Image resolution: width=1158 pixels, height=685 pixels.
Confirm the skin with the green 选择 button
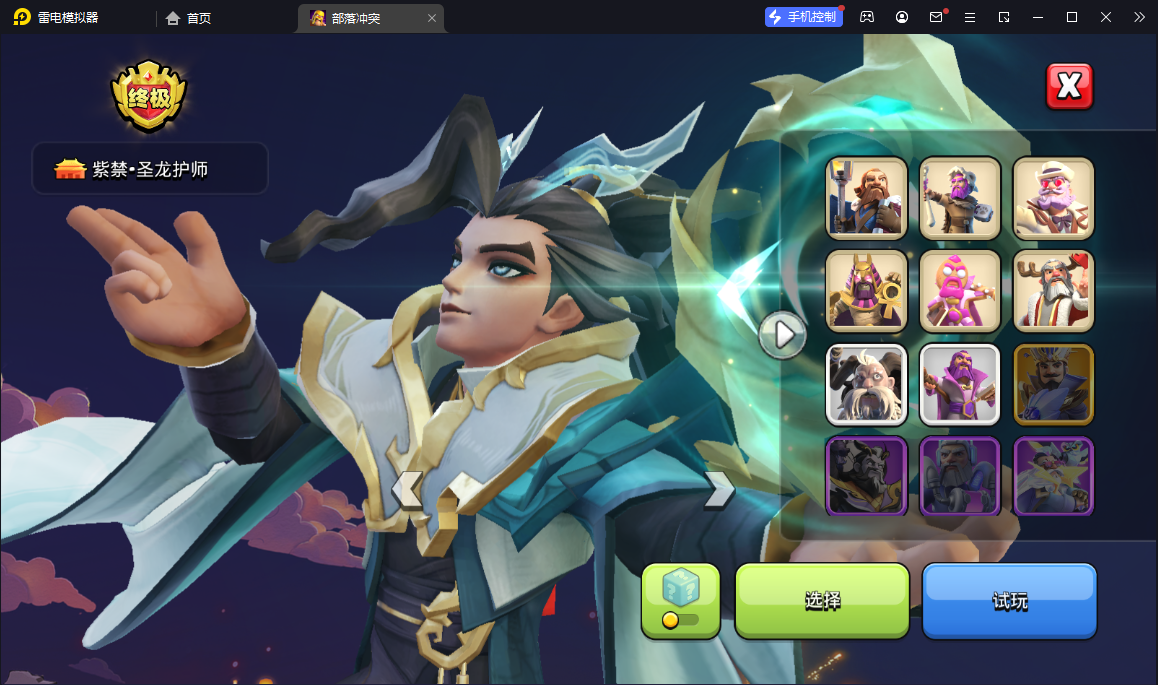coord(822,600)
